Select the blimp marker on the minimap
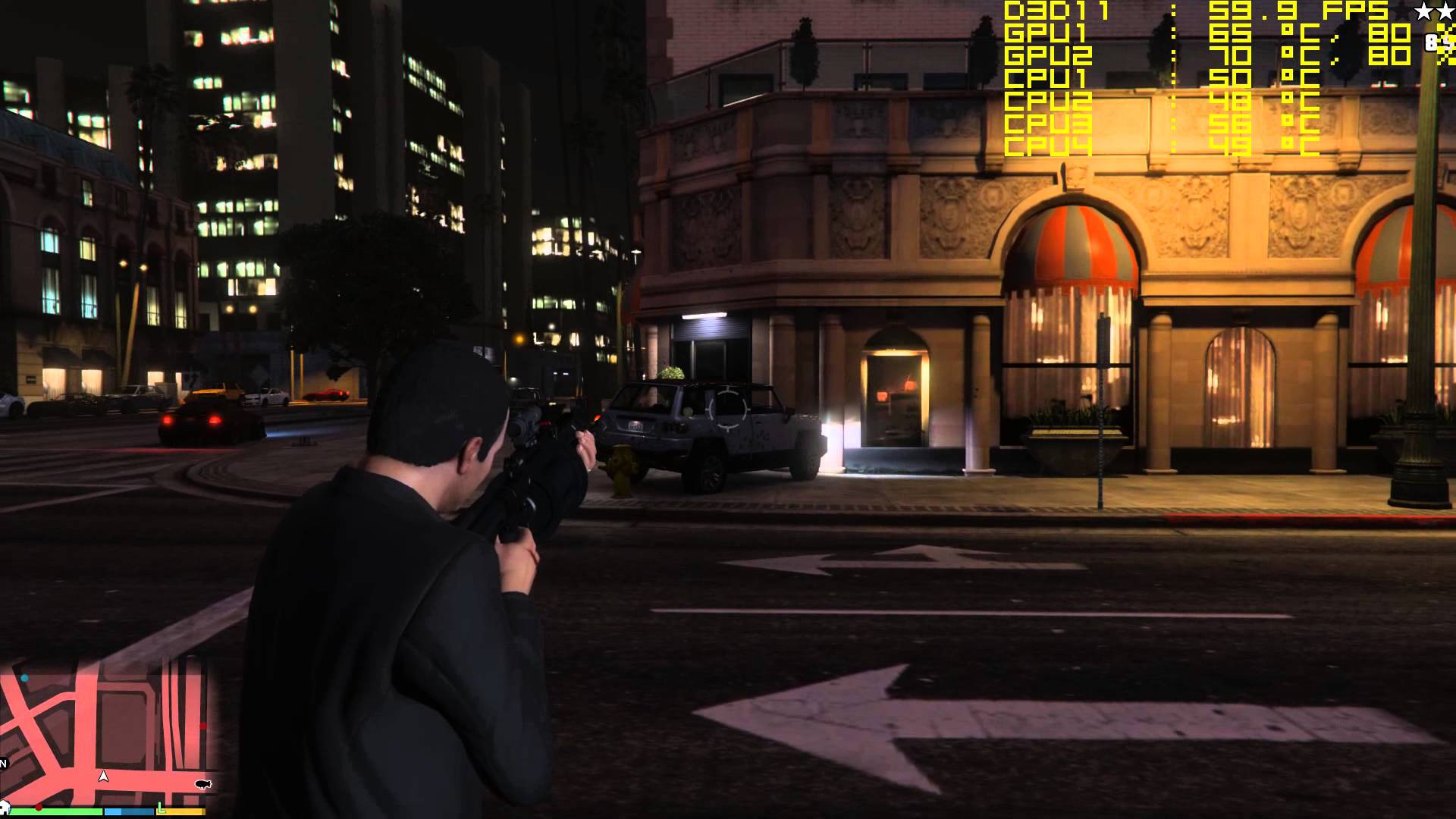The width and height of the screenshot is (1456, 819). 202,784
